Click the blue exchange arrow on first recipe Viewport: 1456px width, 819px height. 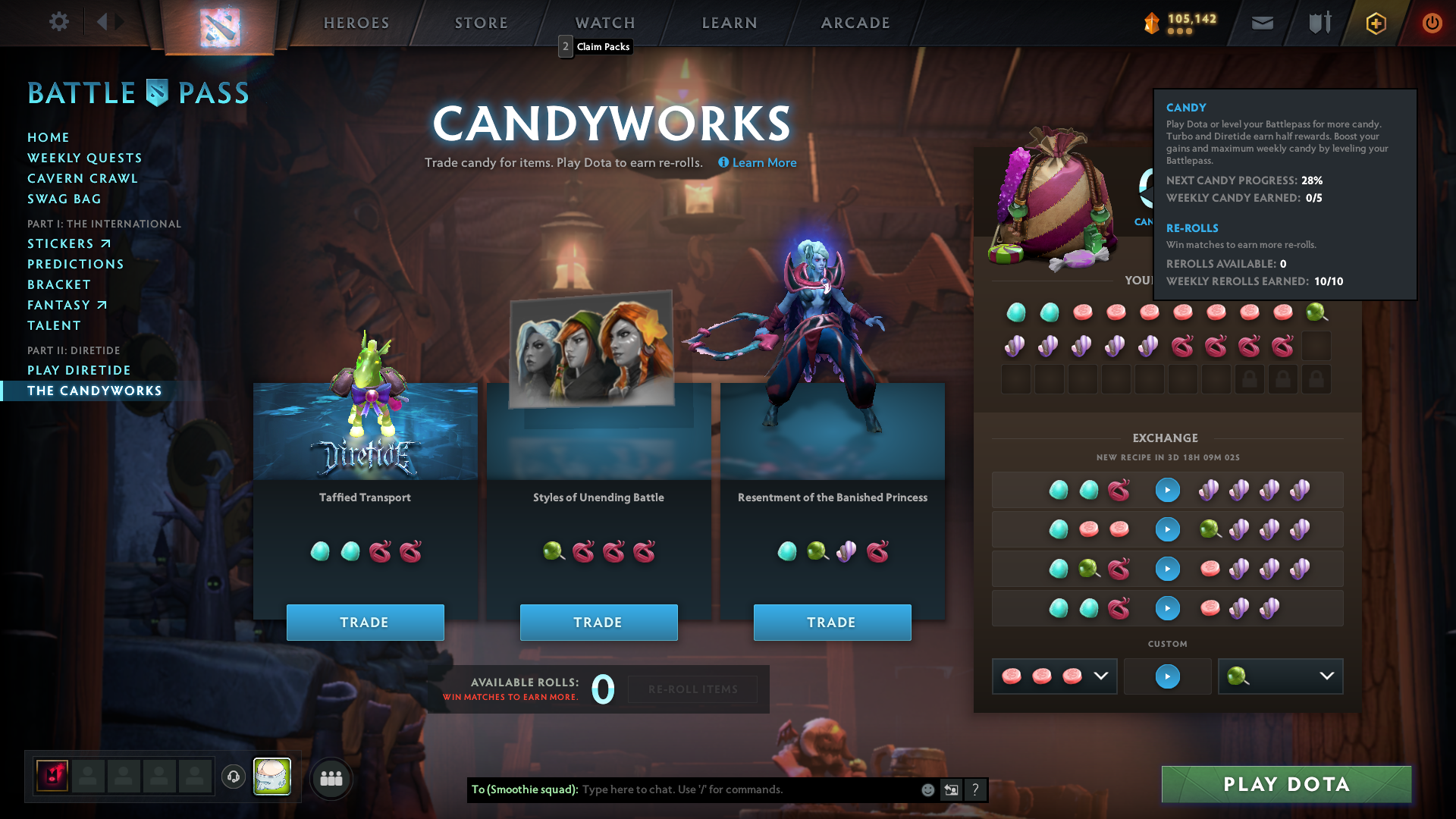(x=1167, y=490)
